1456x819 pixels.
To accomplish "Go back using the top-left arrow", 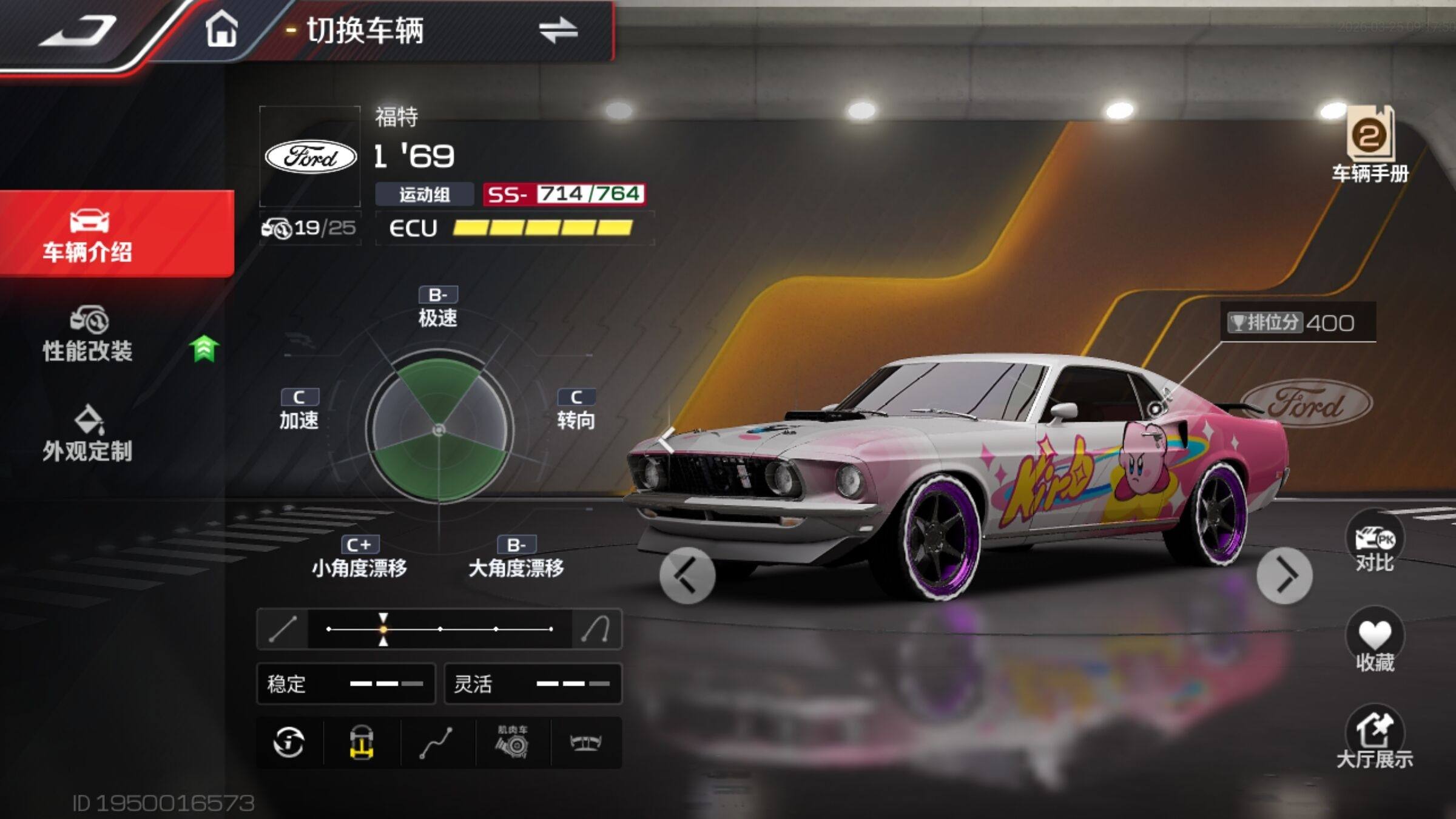I will click(79, 30).
